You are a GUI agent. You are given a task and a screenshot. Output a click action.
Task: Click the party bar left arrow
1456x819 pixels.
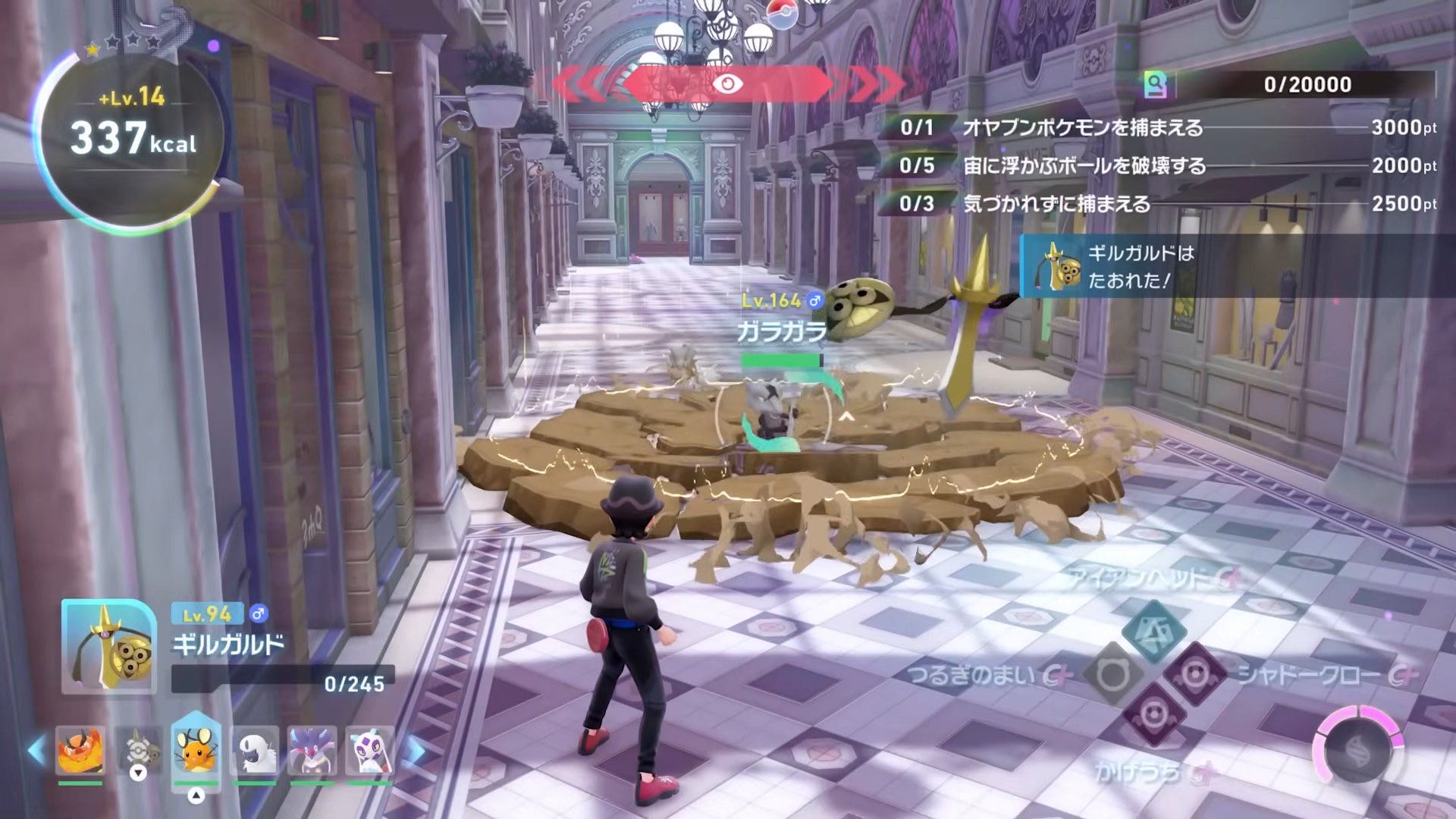click(x=36, y=751)
